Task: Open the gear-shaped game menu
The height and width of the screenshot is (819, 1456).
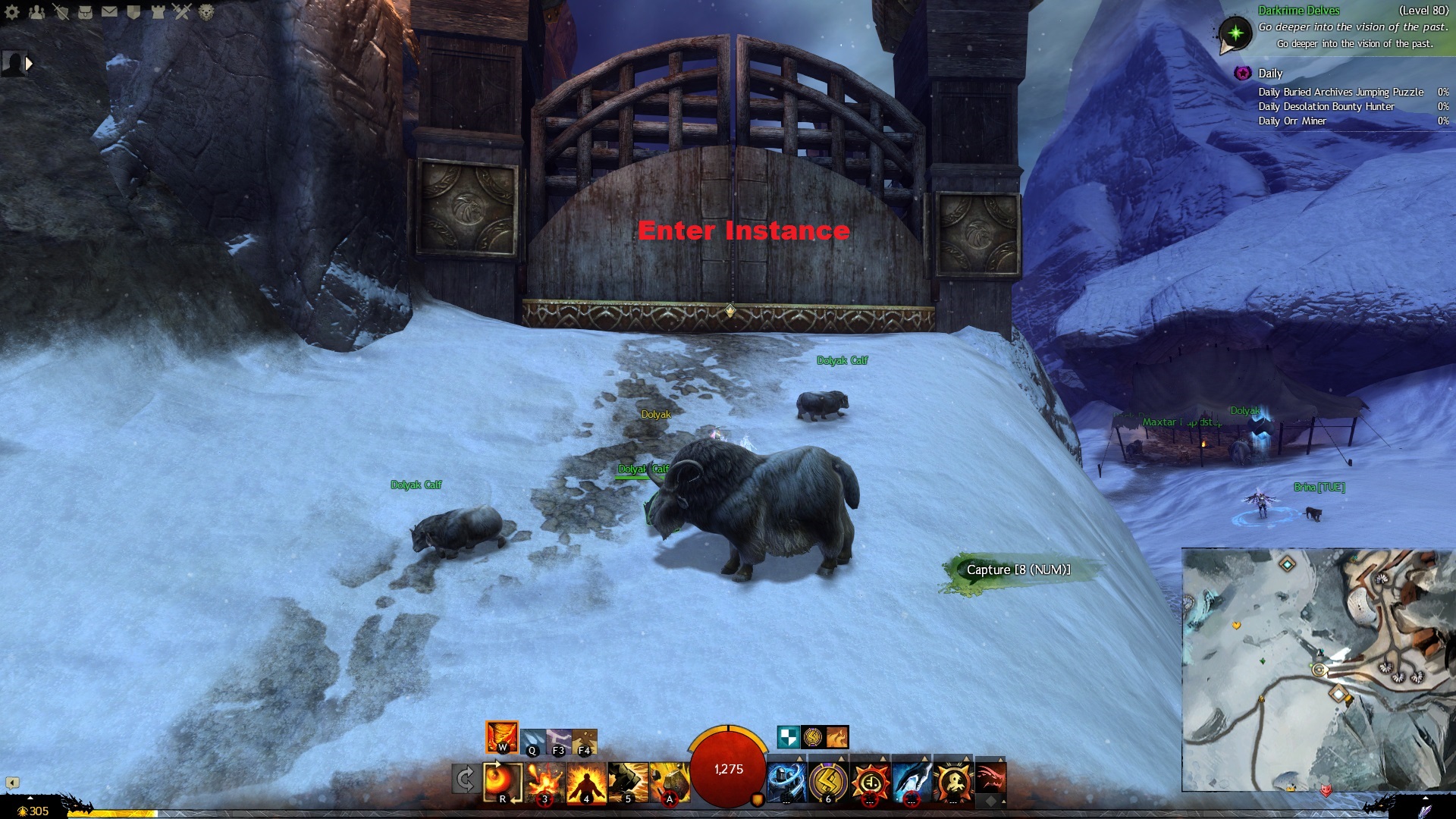Action: tap(12, 12)
